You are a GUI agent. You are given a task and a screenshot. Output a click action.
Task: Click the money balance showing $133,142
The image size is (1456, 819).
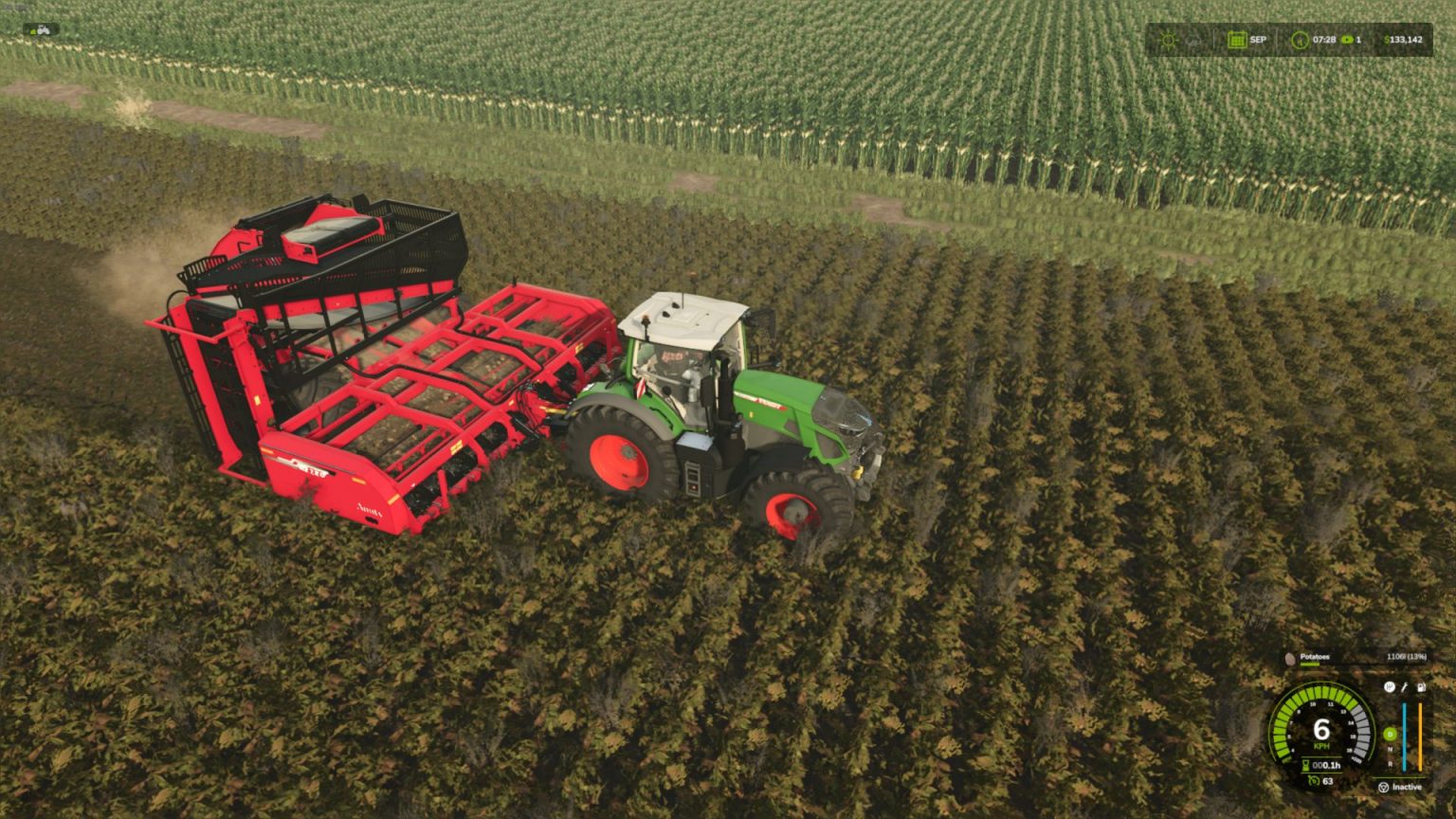(x=1403, y=40)
